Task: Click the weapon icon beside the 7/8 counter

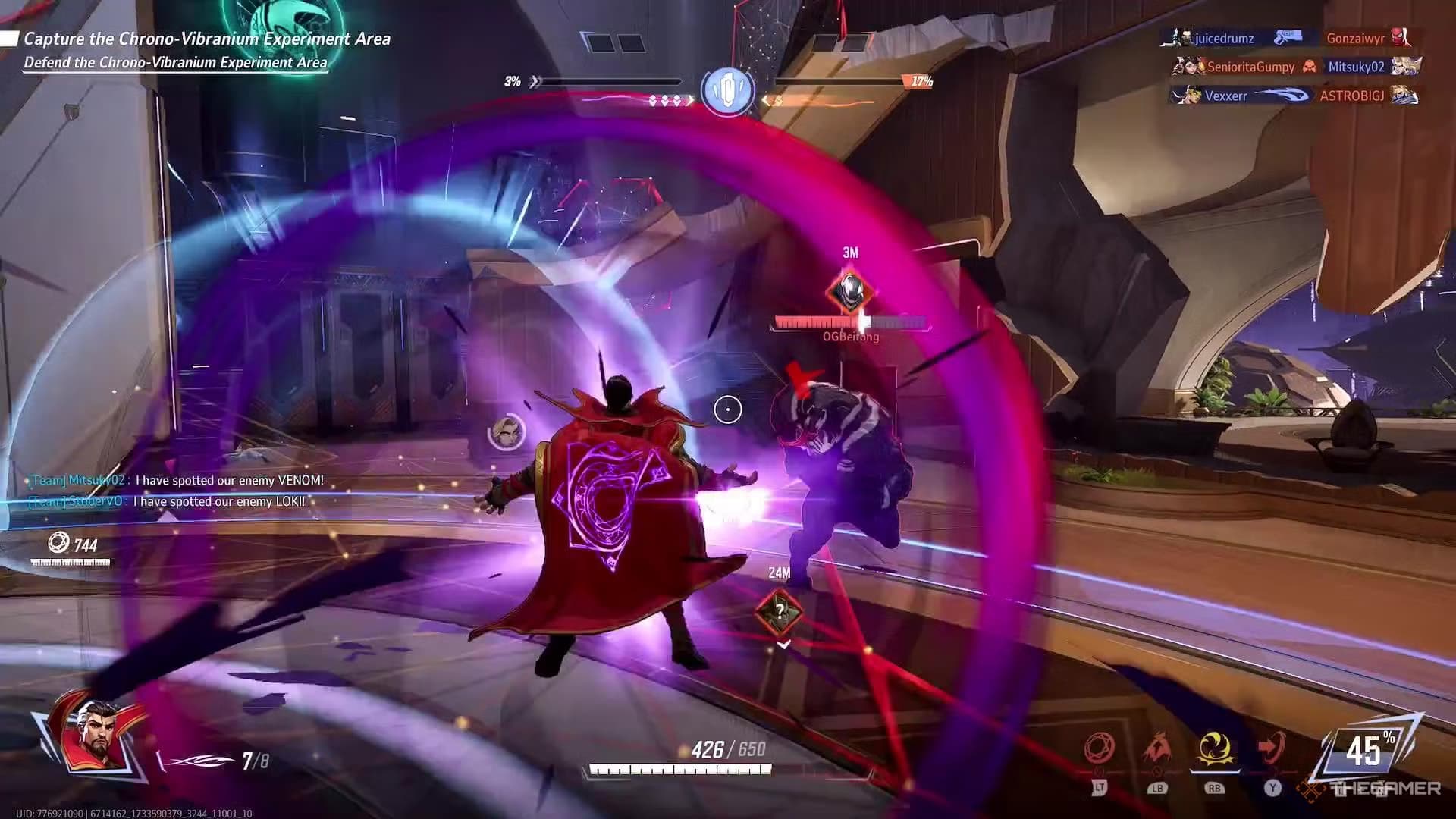Action: click(199, 761)
